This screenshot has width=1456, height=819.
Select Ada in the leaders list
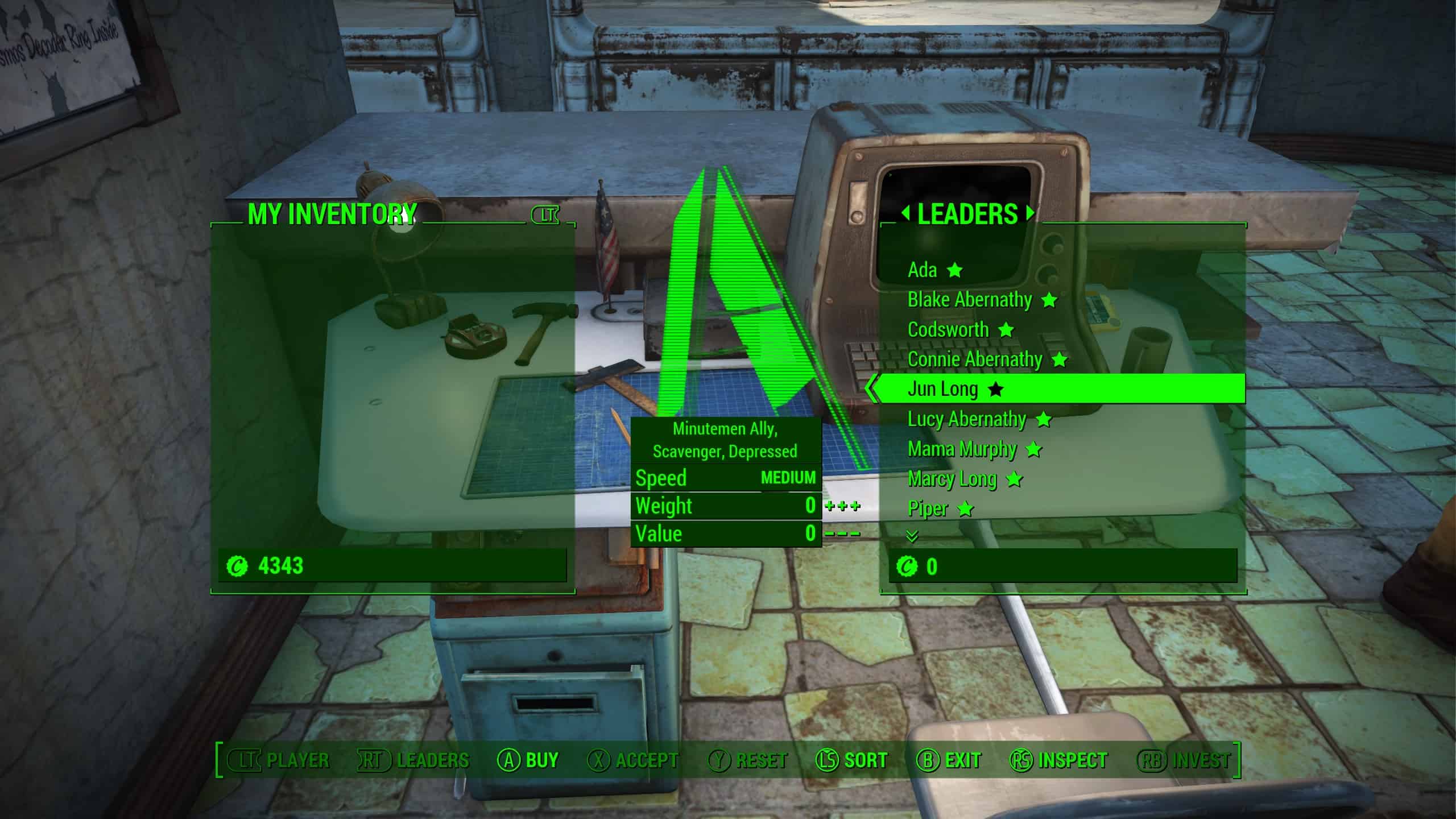click(x=922, y=270)
